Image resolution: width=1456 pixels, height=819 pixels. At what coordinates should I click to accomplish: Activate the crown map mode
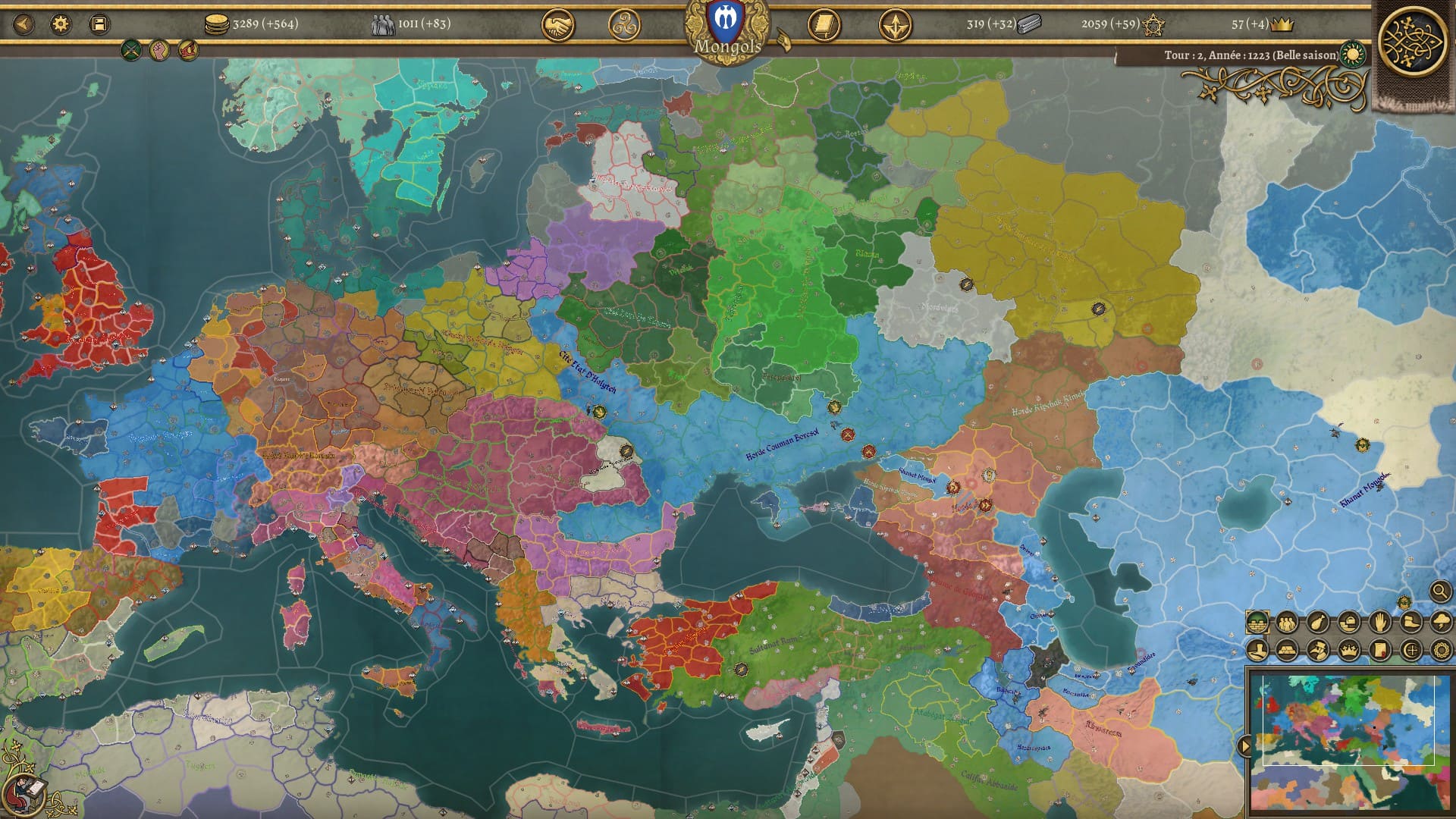coord(1348,650)
